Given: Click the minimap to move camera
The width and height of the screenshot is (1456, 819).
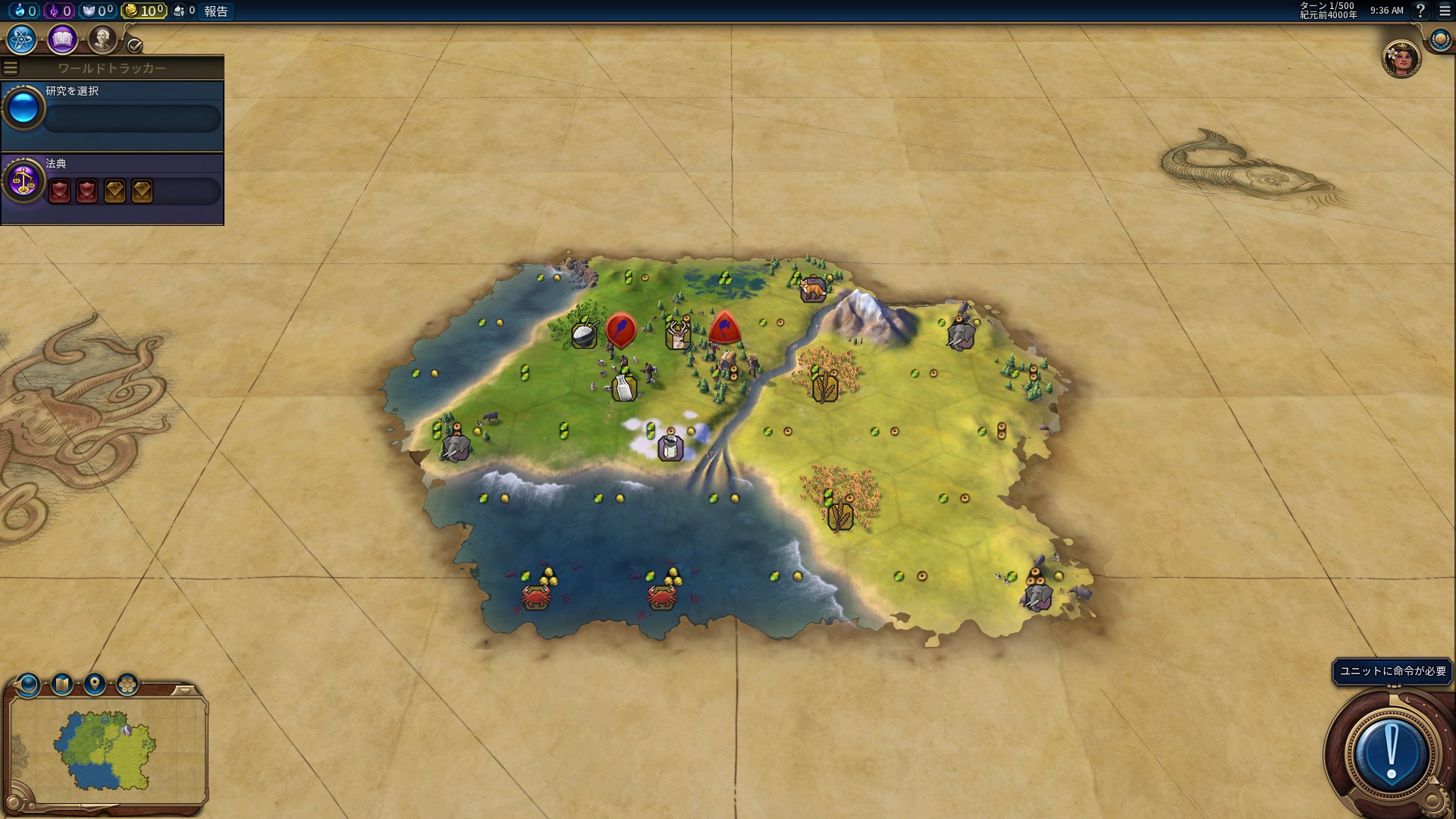Looking at the screenshot, I should pos(106,749).
